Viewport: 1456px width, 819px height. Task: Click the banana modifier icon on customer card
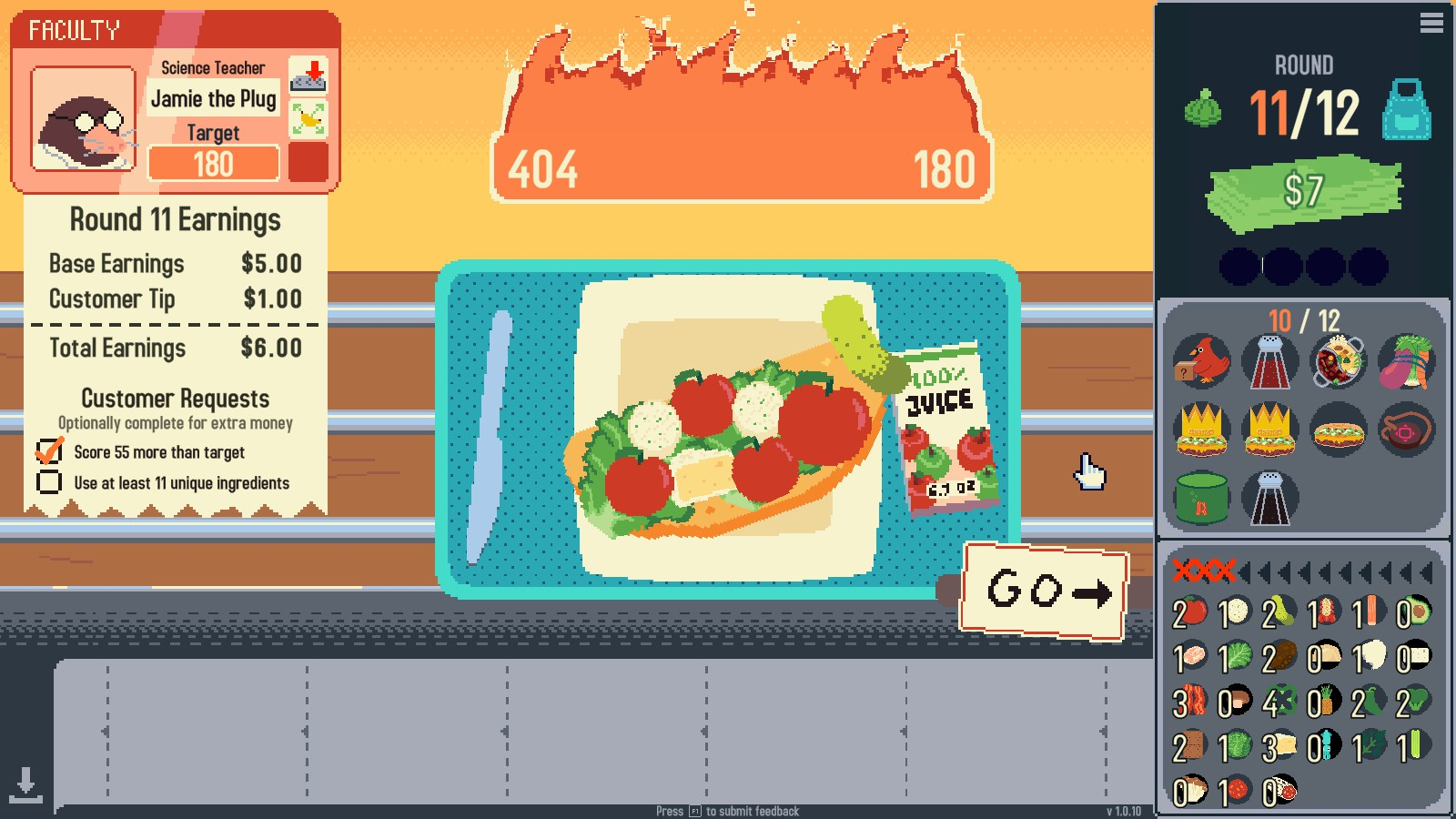pos(308,119)
